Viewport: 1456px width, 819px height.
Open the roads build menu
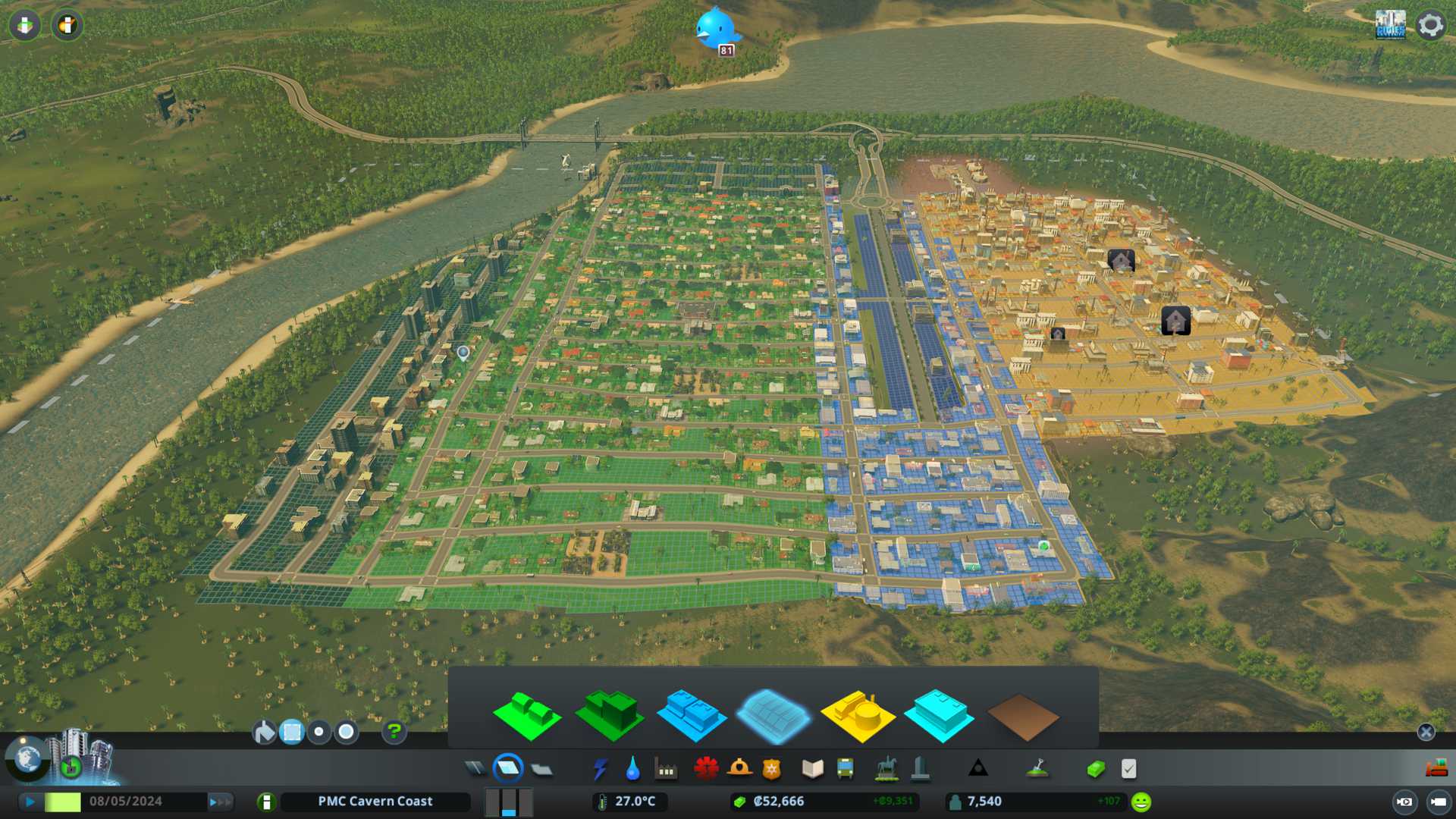click(475, 769)
